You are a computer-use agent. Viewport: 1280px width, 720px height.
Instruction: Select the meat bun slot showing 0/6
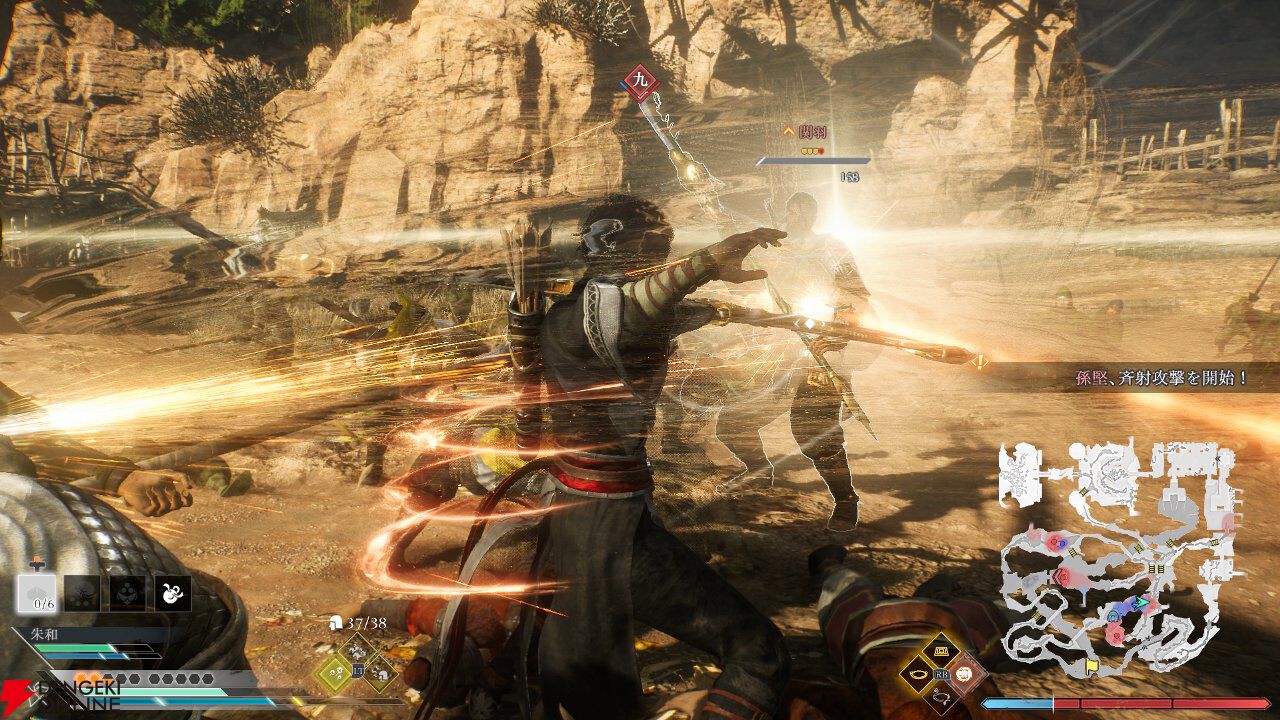tap(36, 593)
